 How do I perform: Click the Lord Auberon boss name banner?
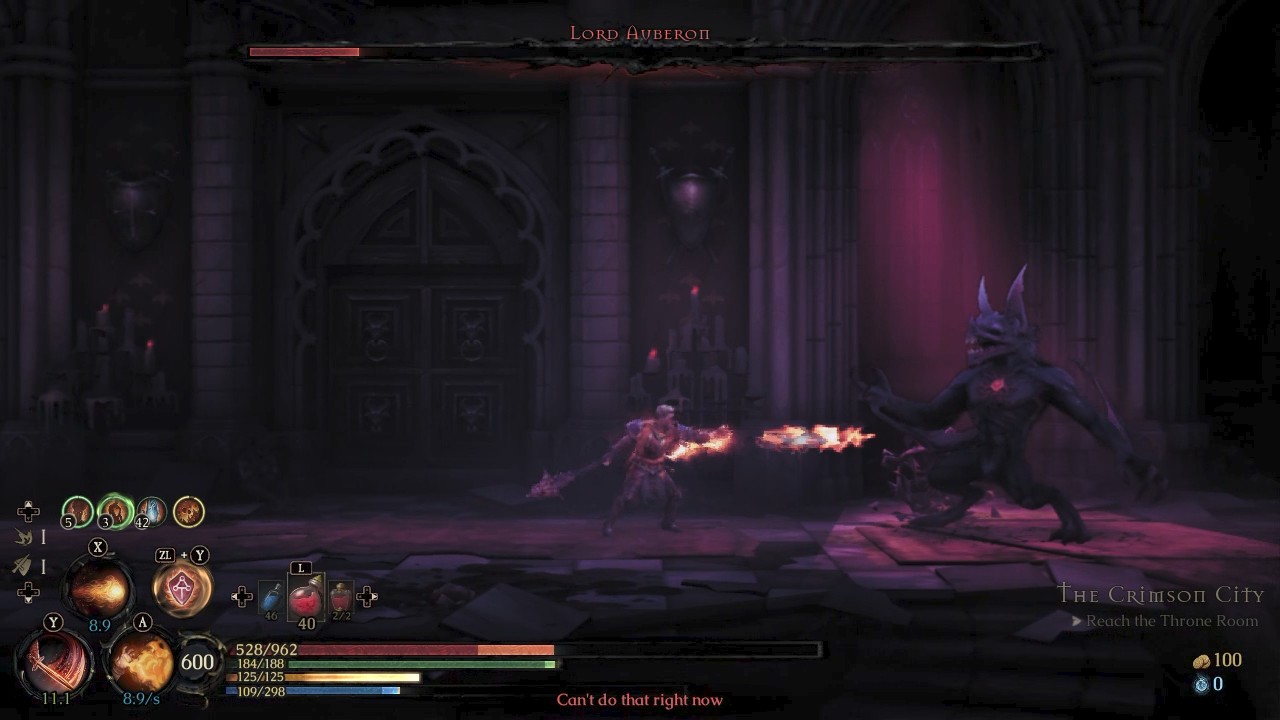pos(639,33)
